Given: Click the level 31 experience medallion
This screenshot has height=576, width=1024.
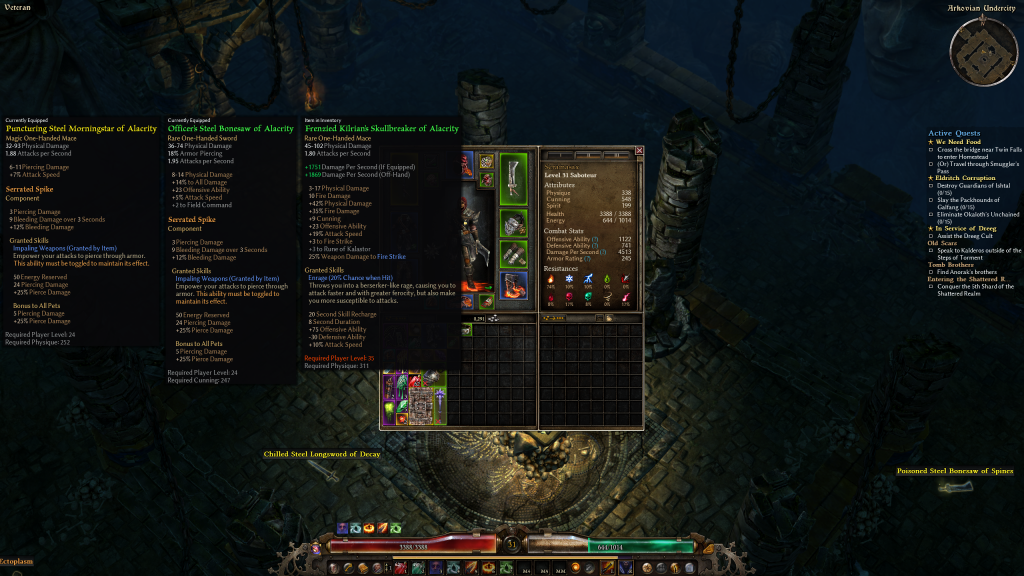Looking at the screenshot, I should tap(512, 545).
